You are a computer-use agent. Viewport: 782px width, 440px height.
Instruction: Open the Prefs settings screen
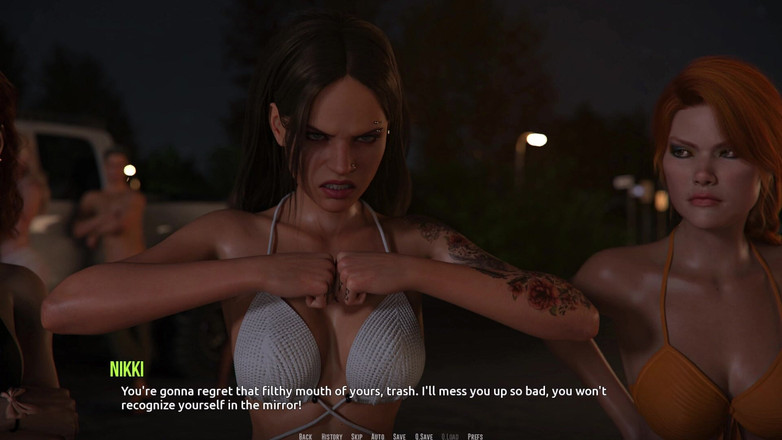(x=475, y=436)
